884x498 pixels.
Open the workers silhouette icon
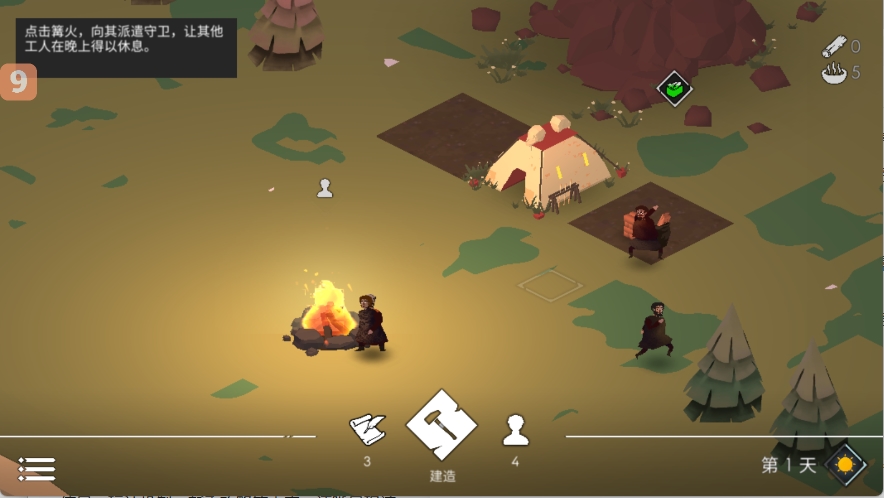[x=515, y=430]
